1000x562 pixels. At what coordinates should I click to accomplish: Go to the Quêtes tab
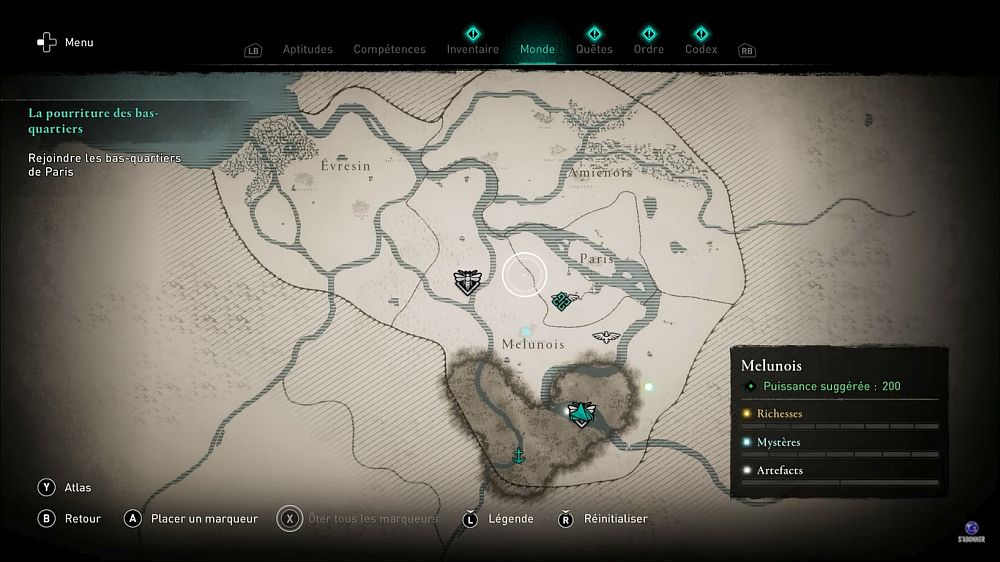coord(594,49)
